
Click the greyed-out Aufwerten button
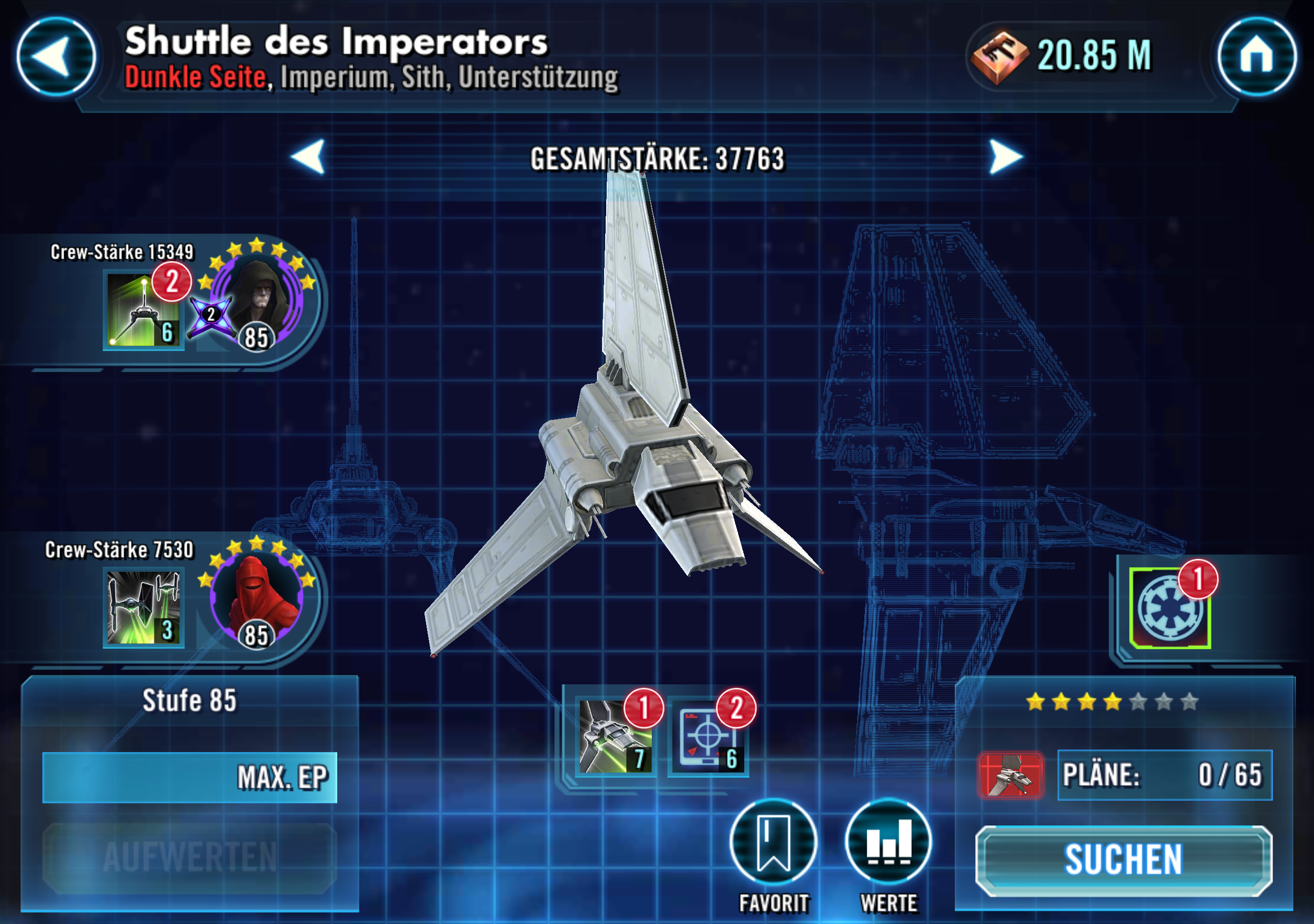tap(189, 858)
